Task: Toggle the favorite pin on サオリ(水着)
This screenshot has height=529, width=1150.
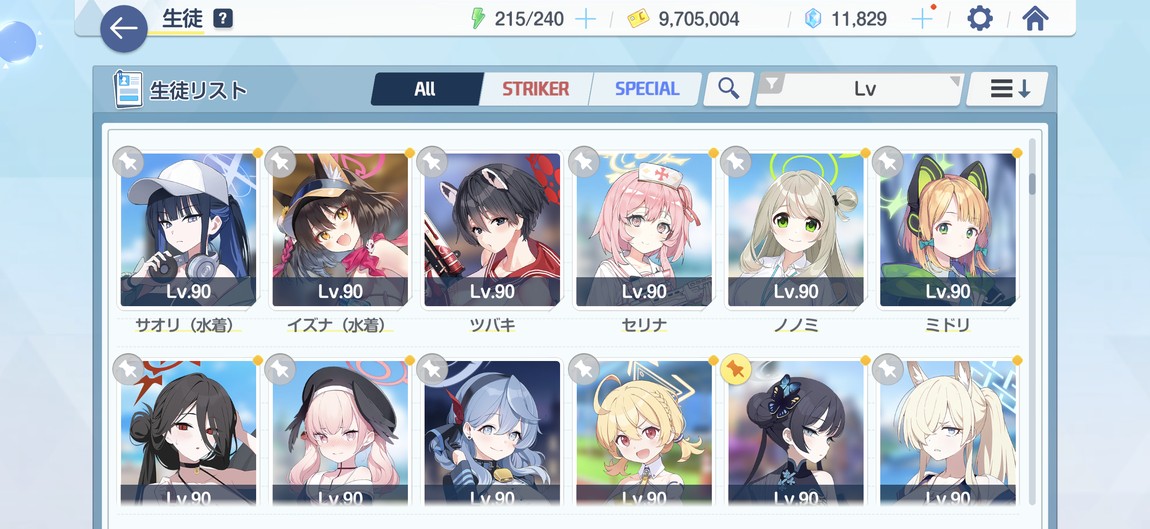Action: (x=127, y=161)
